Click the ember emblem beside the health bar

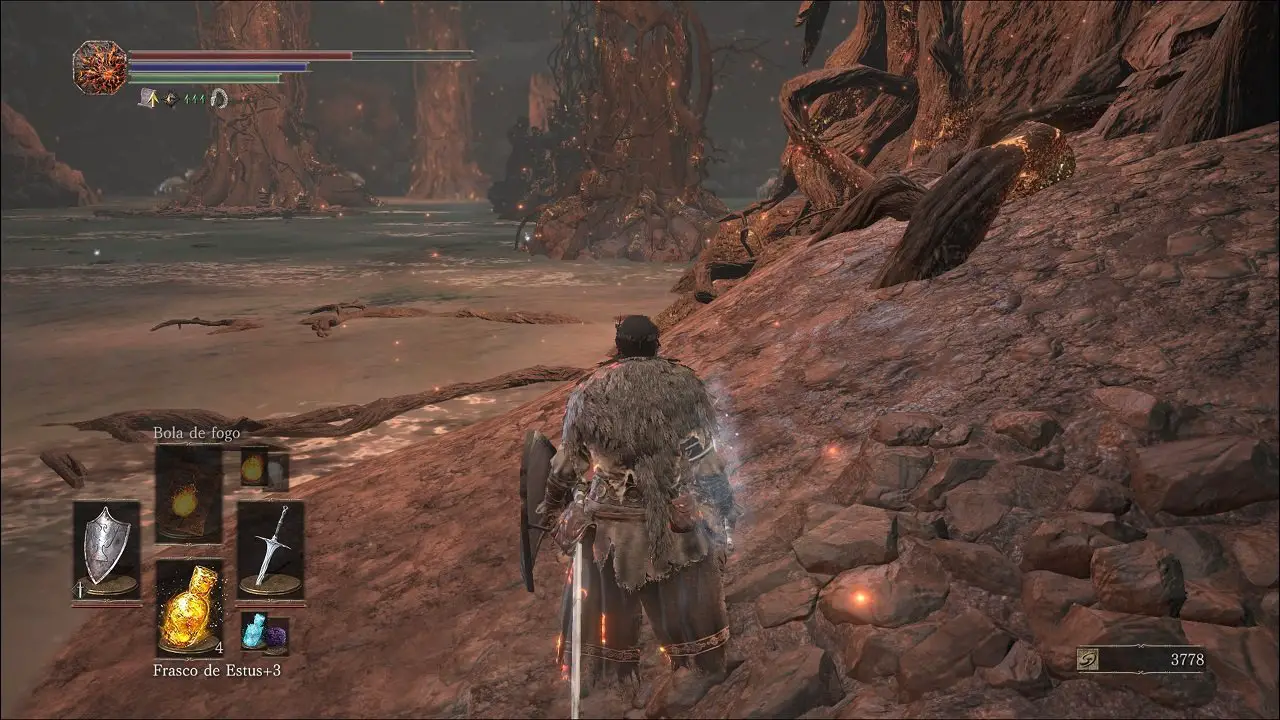100,67
